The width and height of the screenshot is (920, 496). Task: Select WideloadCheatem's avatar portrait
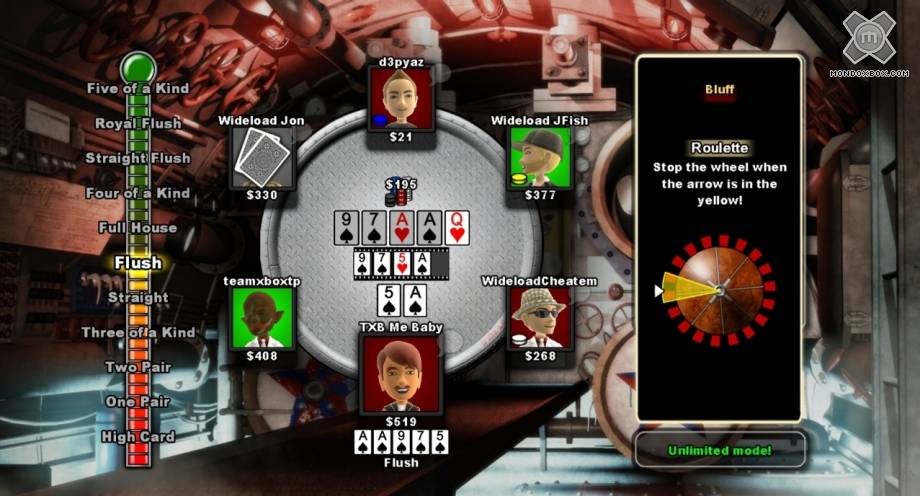click(x=539, y=318)
